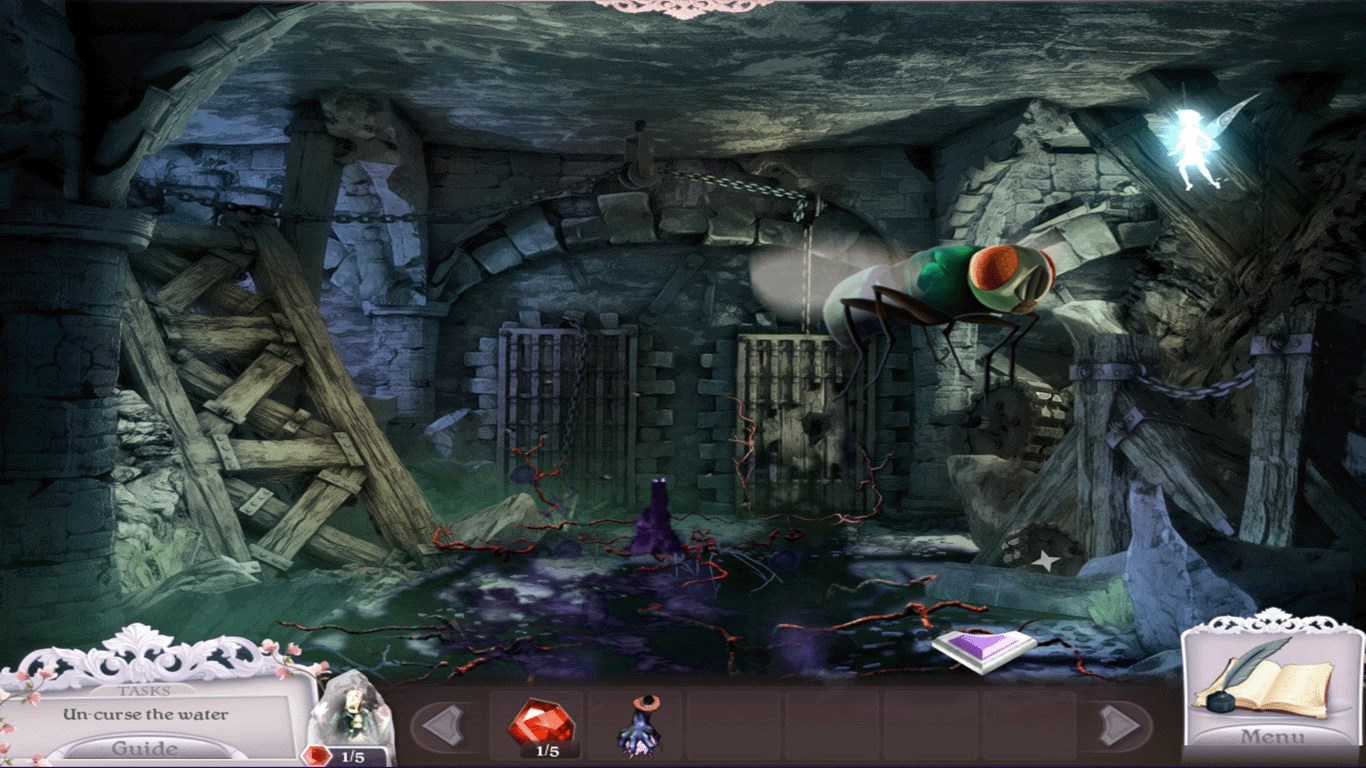Open the game Menu

(x=1273, y=737)
